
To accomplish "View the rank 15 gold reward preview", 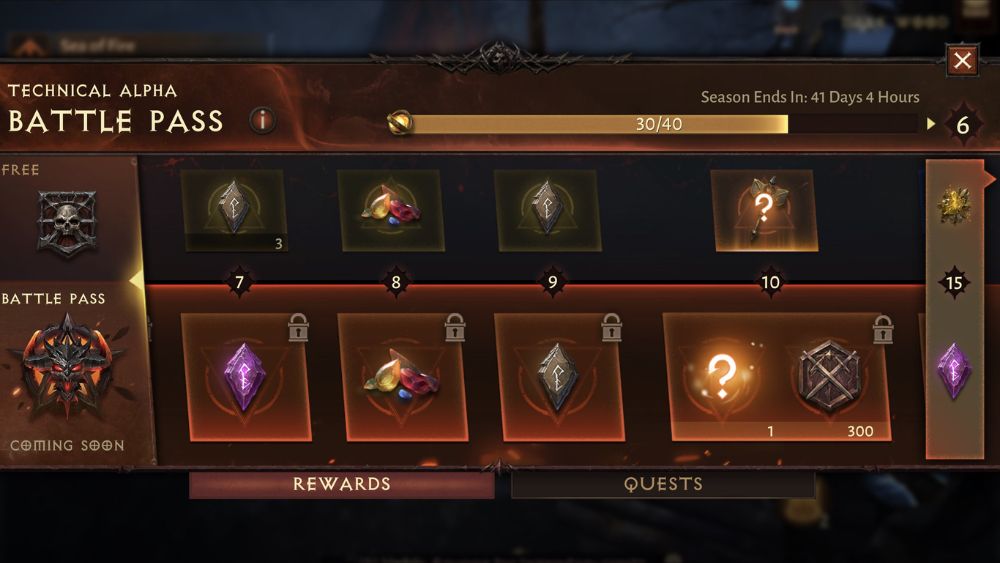I will (954, 206).
